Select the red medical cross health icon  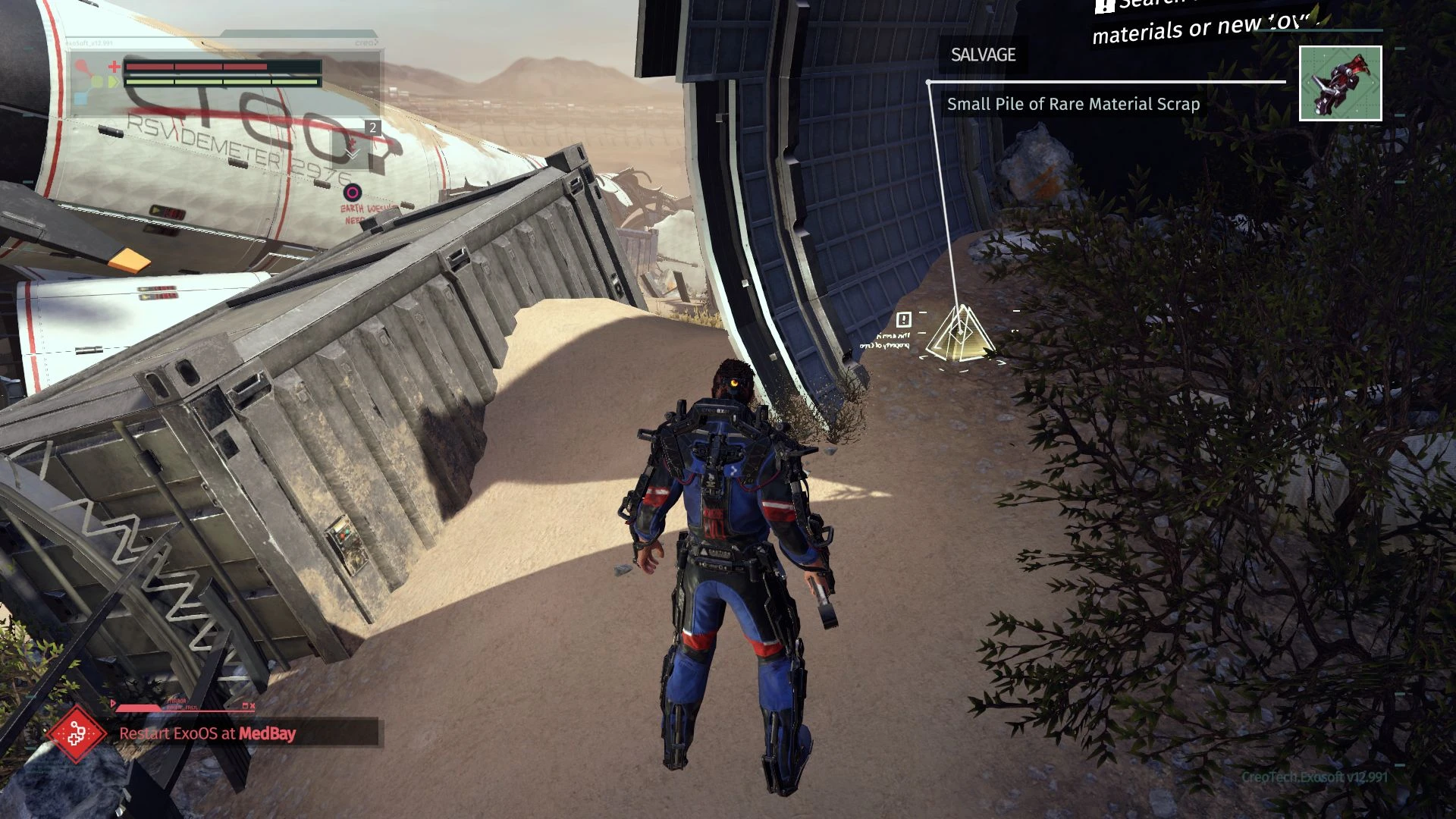[x=114, y=66]
